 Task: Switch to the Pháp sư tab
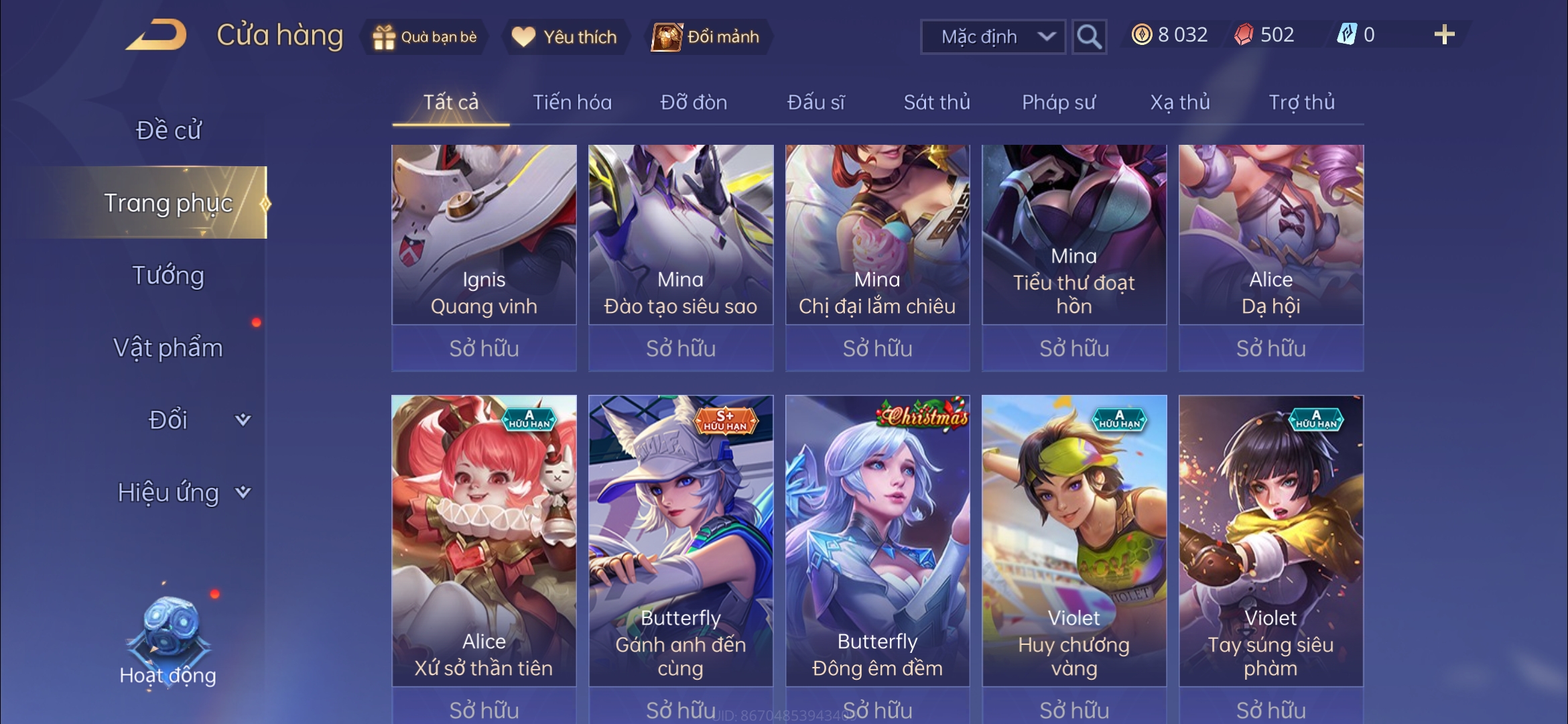(x=1058, y=103)
